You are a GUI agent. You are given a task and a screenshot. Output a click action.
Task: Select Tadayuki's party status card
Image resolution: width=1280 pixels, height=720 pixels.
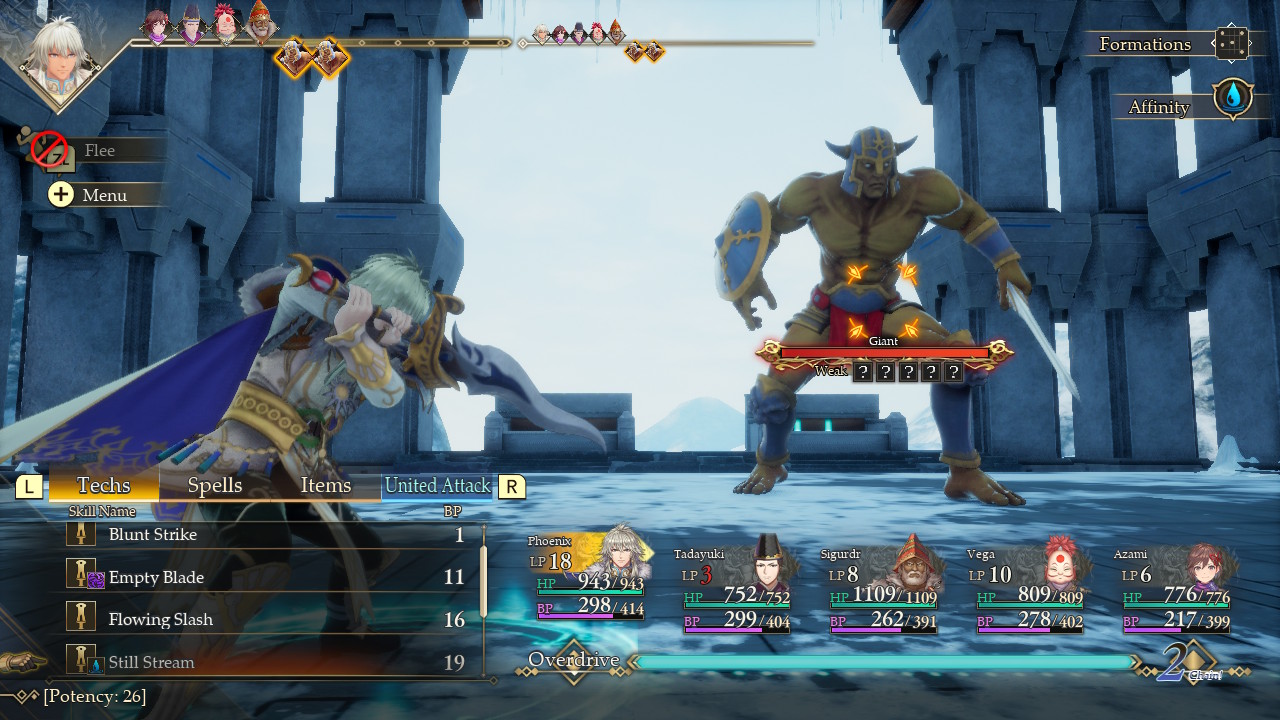[737, 590]
